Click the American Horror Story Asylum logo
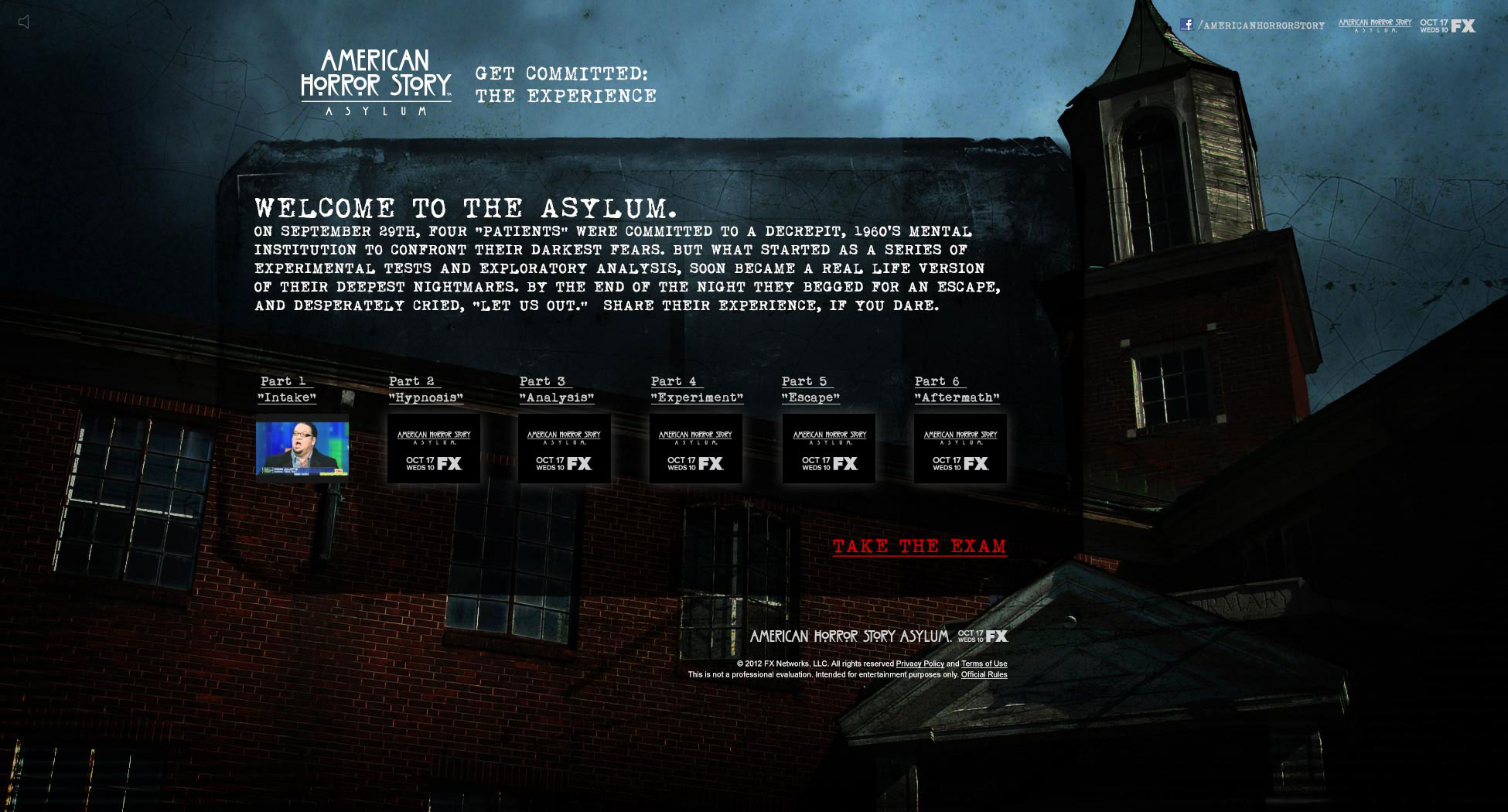Viewport: 1508px width, 812px height. click(376, 83)
